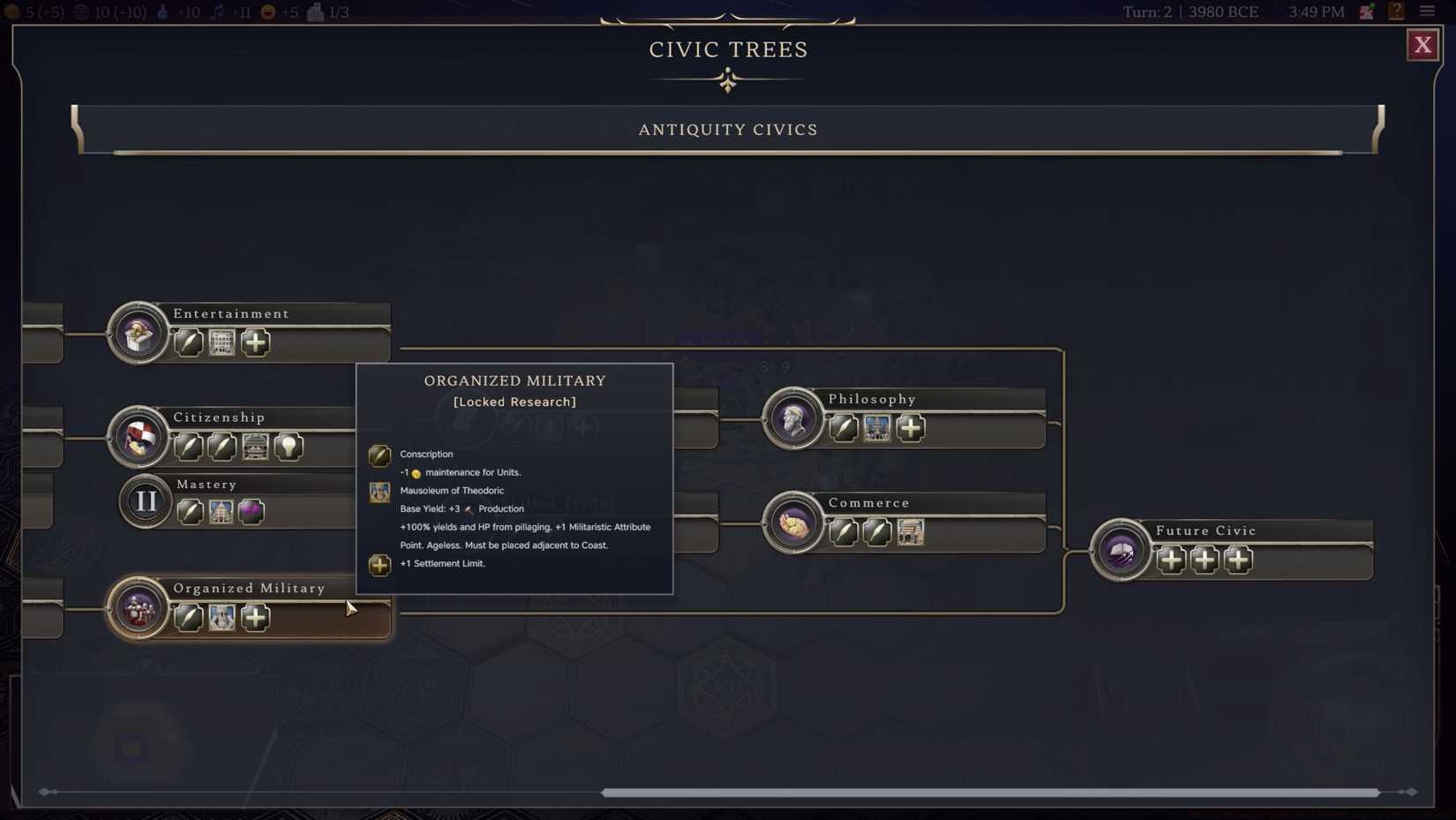Screen dimensions: 1456x820
Task: Click the happiness face icon in top bar
Action: coord(266,12)
